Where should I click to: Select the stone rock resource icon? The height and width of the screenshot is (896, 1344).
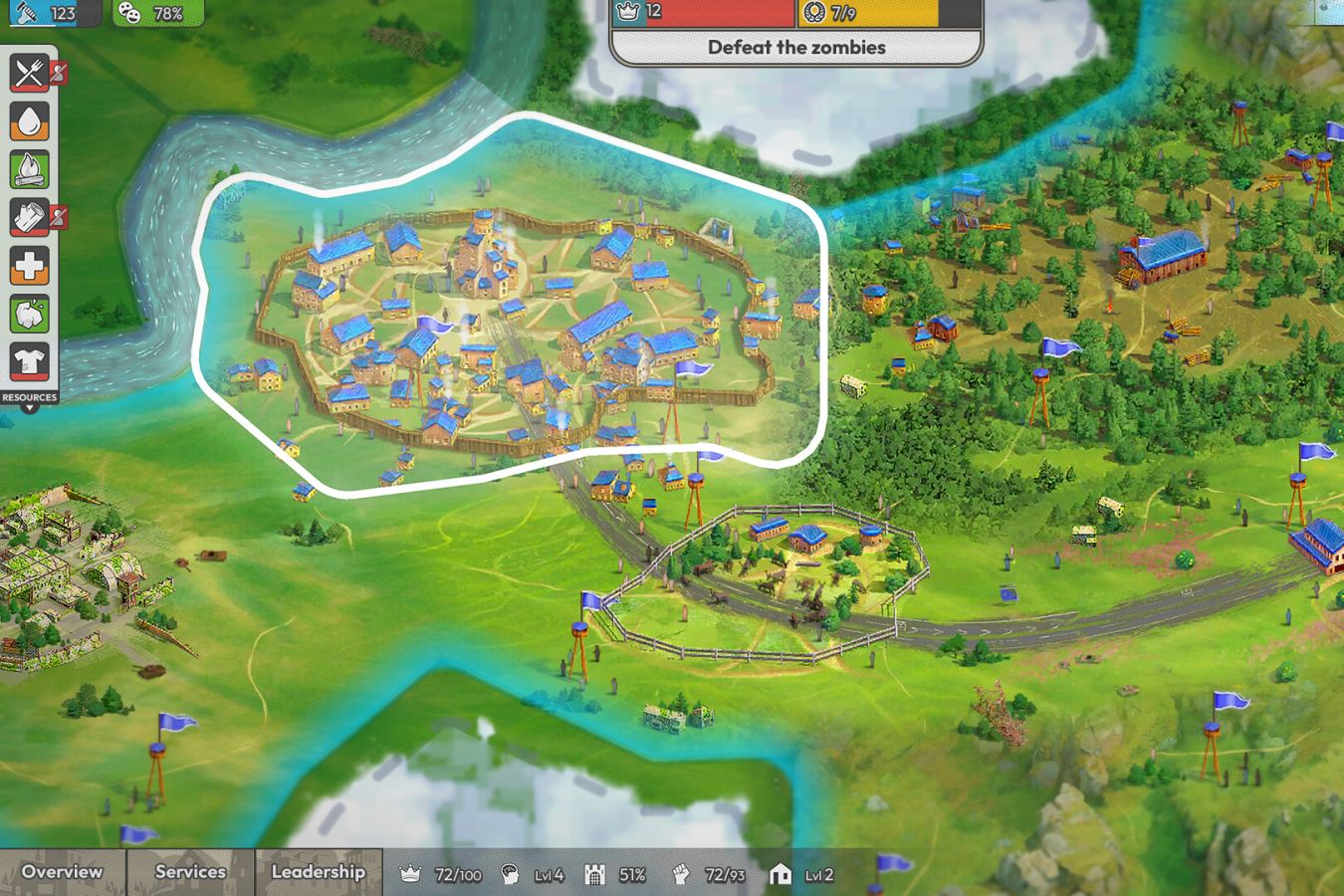coord(30,315)
